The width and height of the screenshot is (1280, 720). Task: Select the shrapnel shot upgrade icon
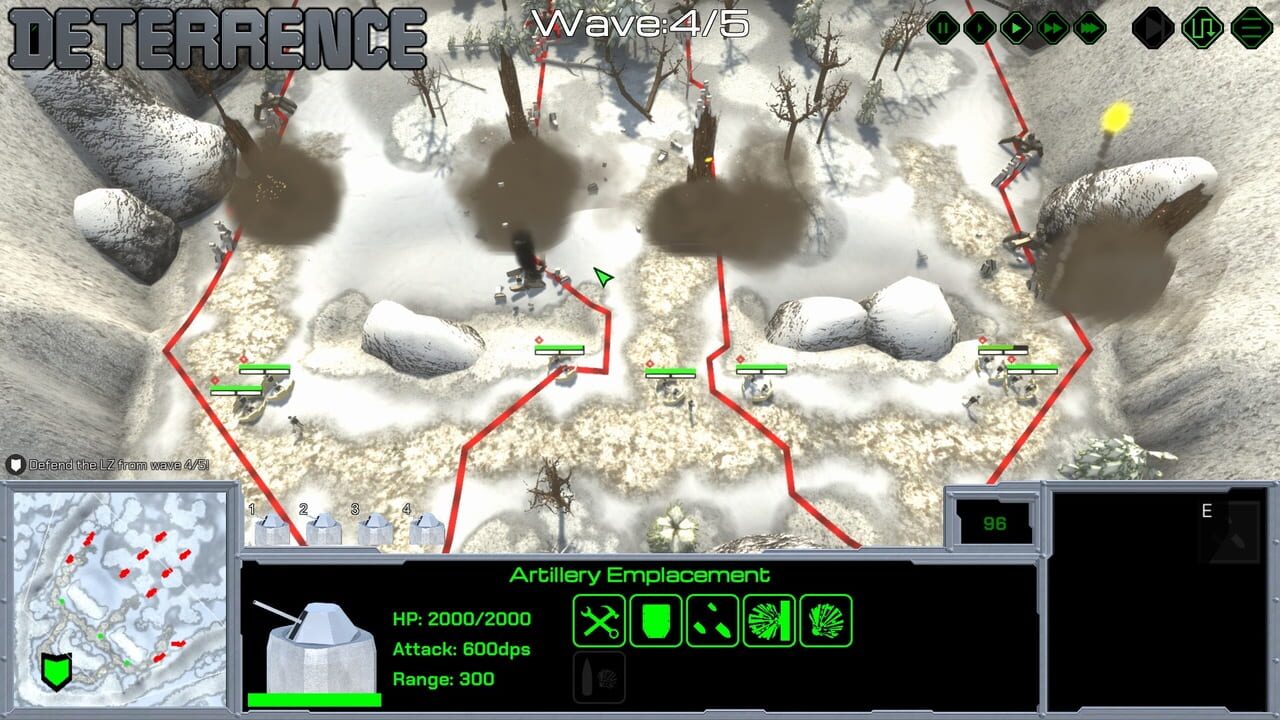710,619
